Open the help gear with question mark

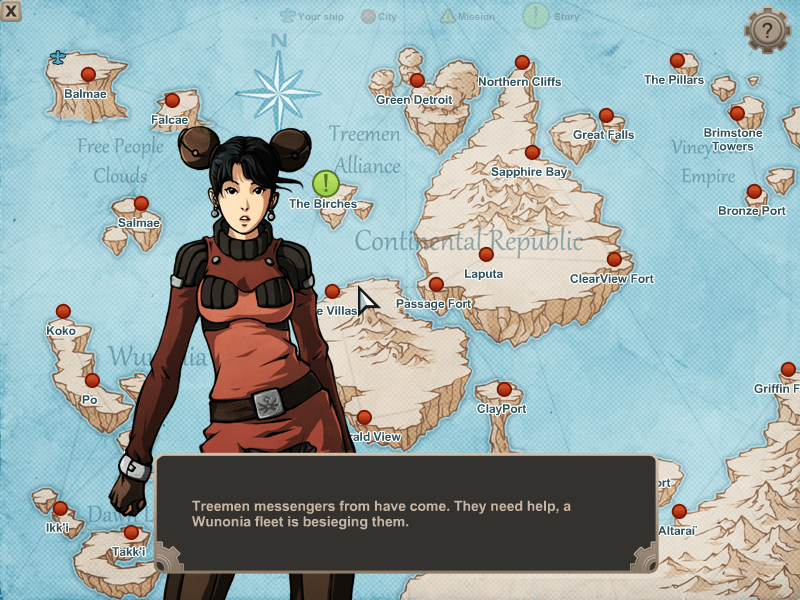[x=767, y=30]
